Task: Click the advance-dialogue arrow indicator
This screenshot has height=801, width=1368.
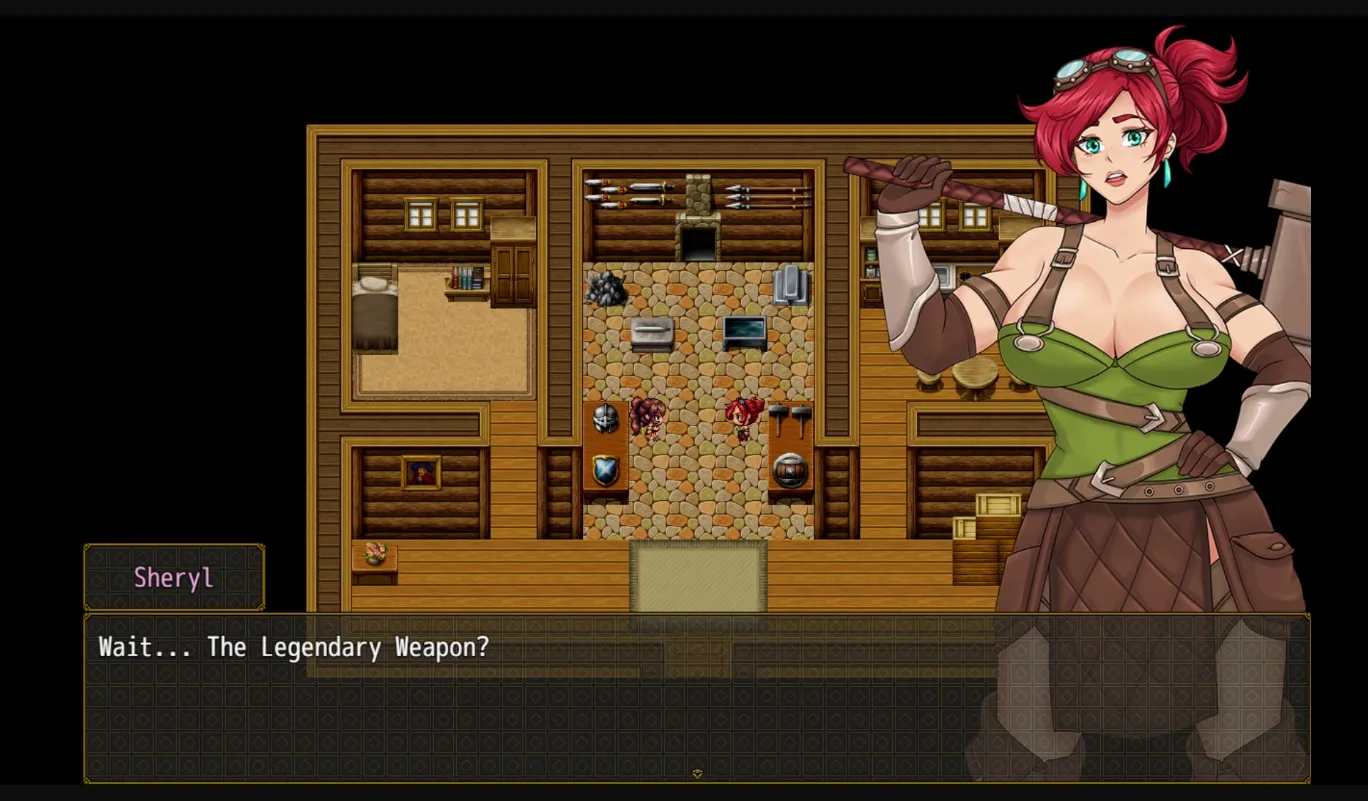Action: pos(698,771)
